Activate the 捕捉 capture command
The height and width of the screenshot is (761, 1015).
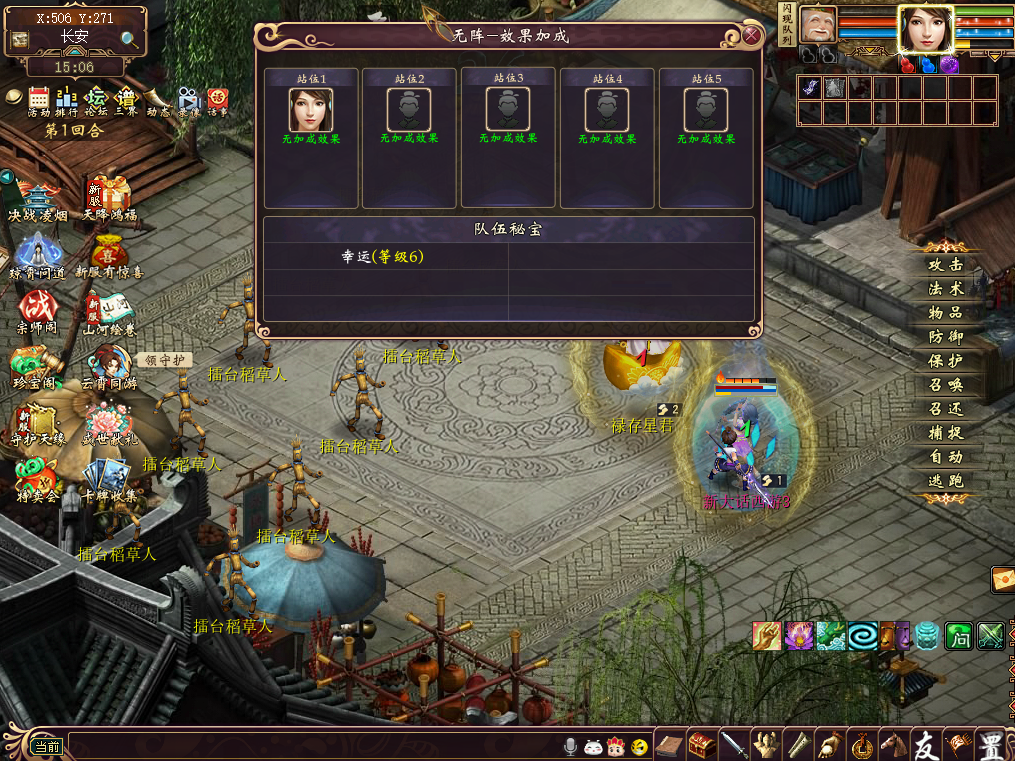pyautogui.click(x=945, y=433)
